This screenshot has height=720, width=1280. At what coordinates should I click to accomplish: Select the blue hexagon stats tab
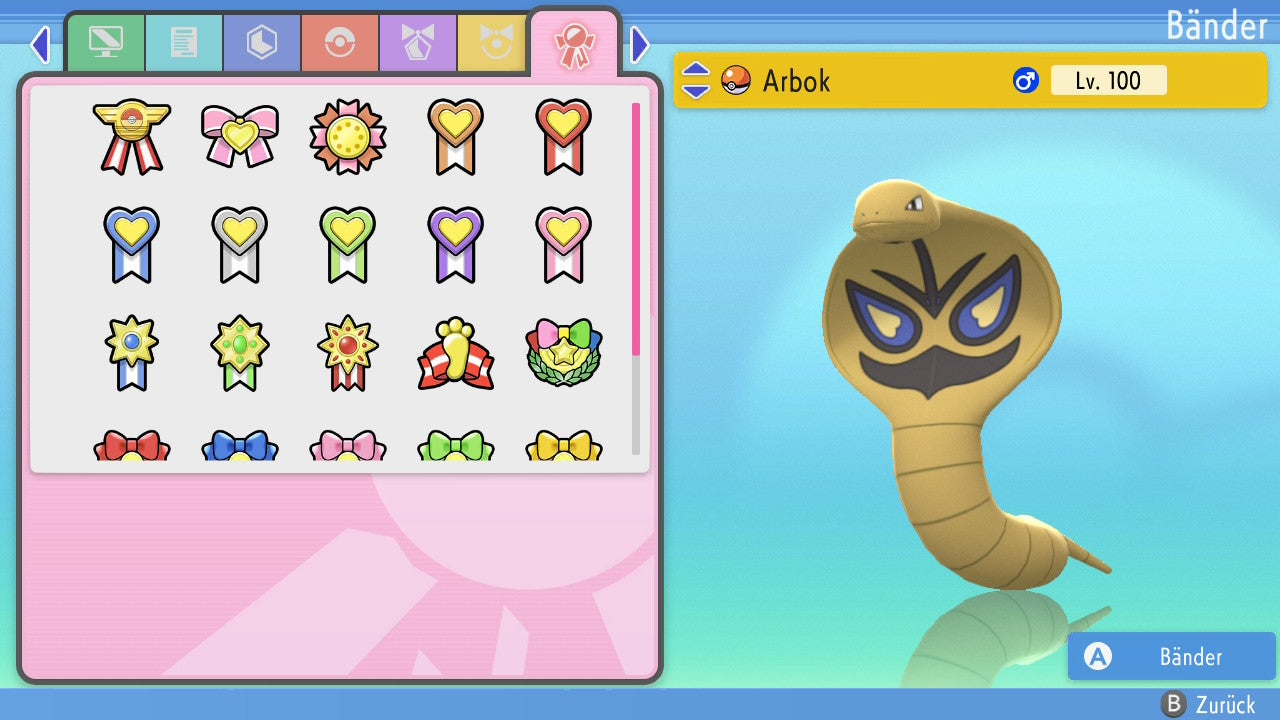pyautogui.click(x=262, y=43)
